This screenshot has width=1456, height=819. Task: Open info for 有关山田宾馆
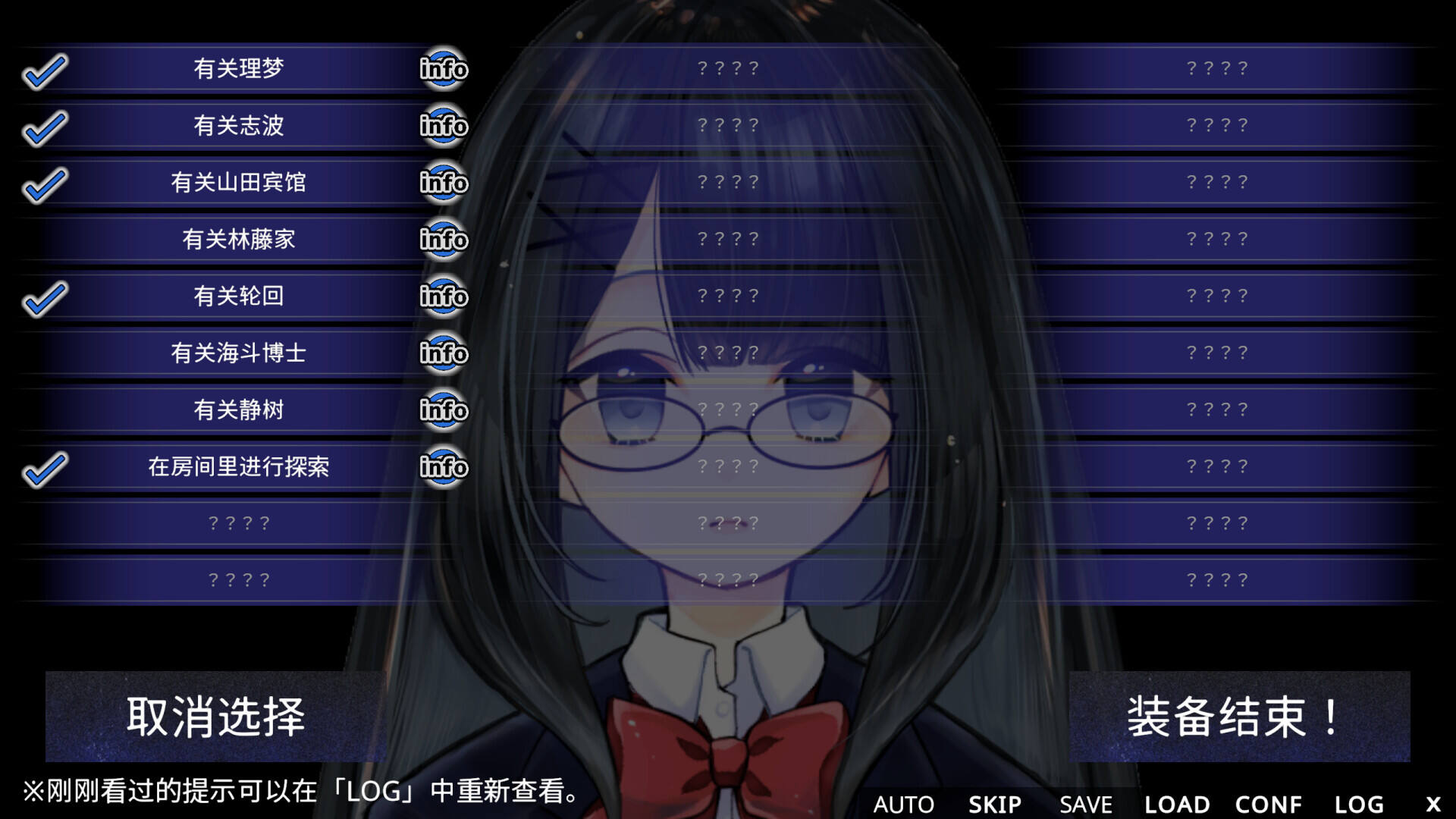click(x=443, y=183)
